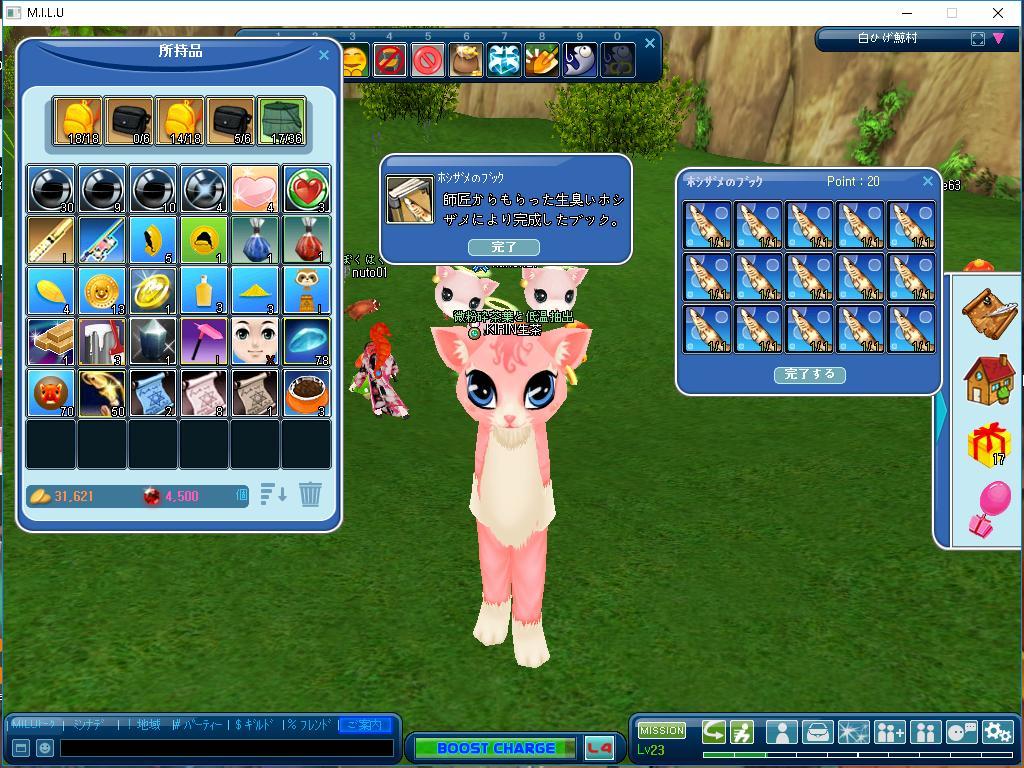1024x768 pixels.
Task: Close the ホシザメのブック panel
Action: pyautogui.click(x=927, y=181)
